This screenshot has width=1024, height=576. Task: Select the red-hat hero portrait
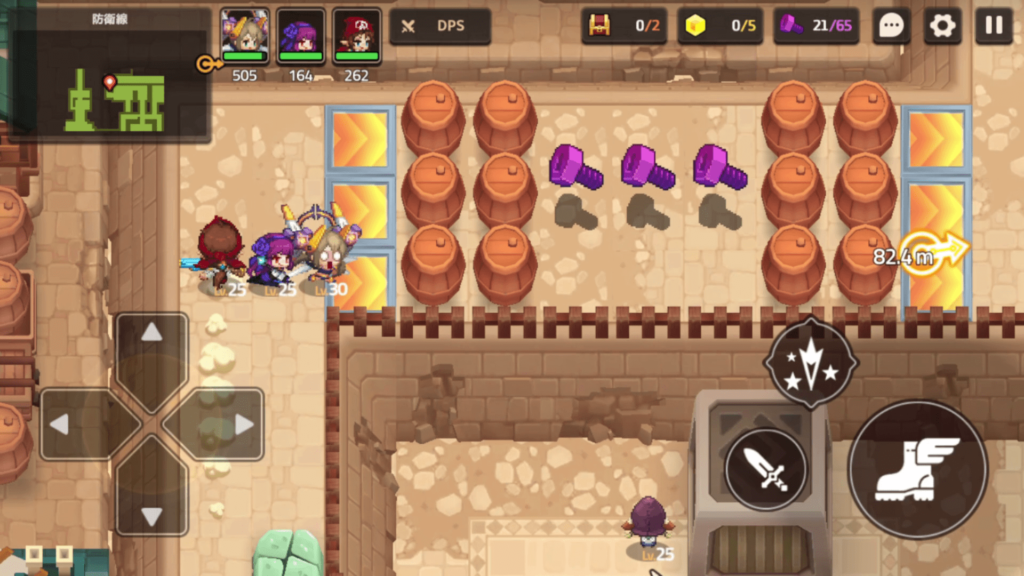(357, 34)
